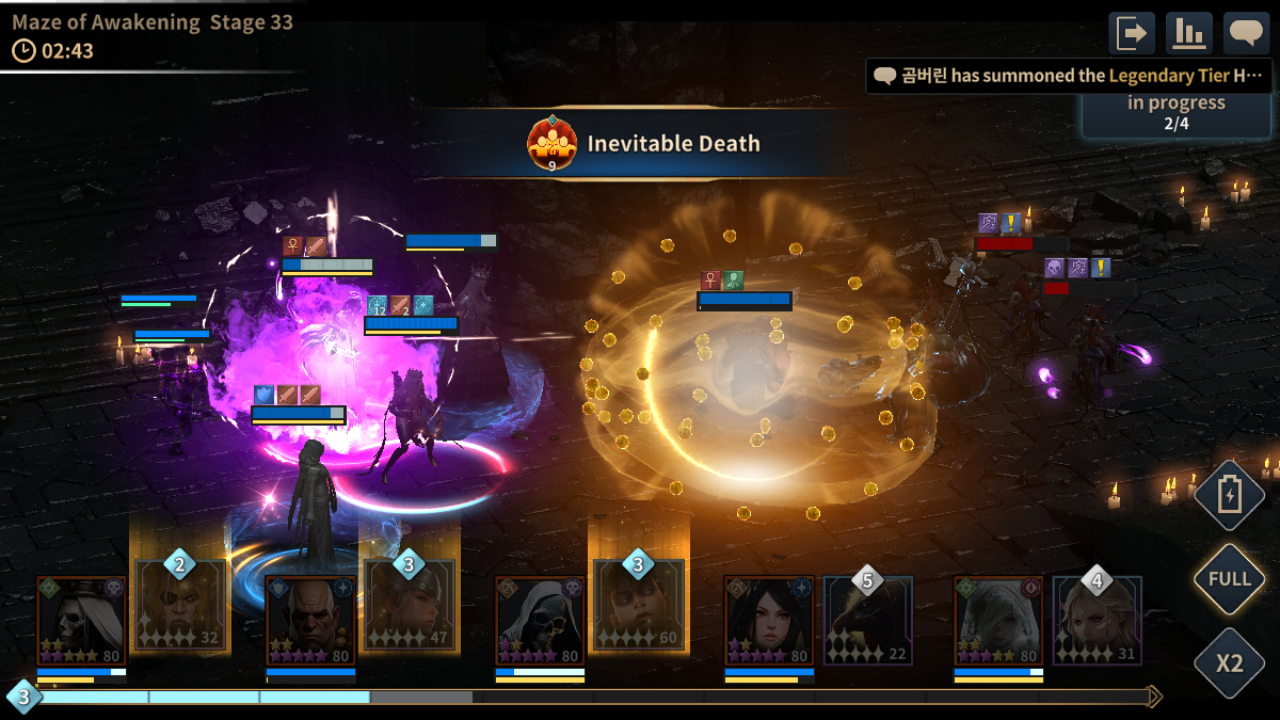Use the cost-5 bird skill card
Screen dimensions: 1280x720
(x=867, y=620)
